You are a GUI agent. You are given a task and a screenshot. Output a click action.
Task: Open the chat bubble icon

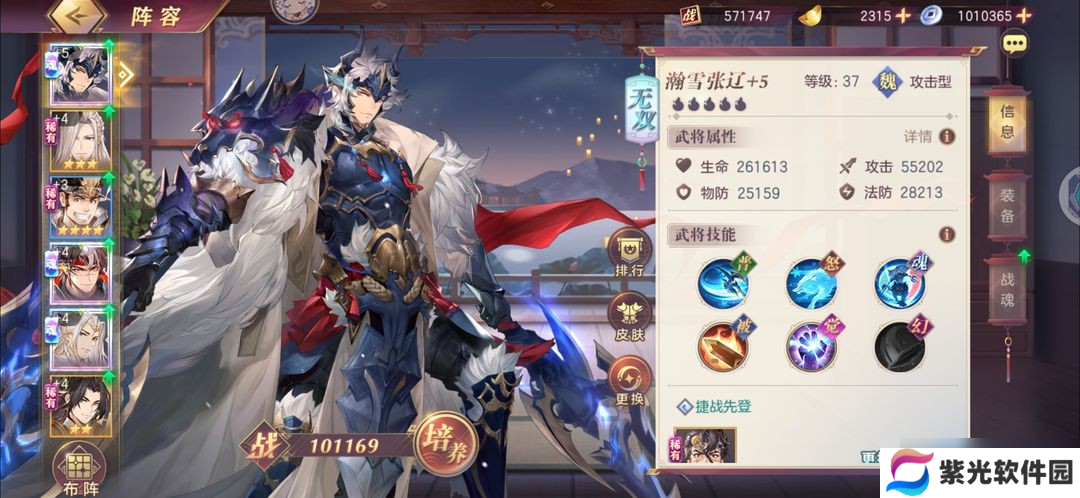click(x=1016, y=44)
